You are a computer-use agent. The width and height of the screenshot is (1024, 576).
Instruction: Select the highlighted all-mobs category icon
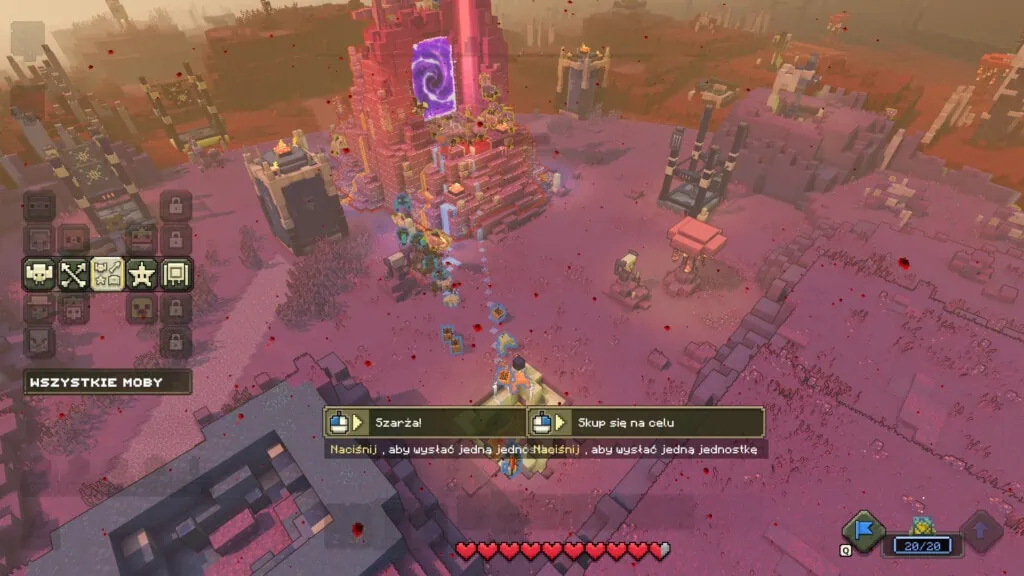pyautogui.click(x=107, y=274)
